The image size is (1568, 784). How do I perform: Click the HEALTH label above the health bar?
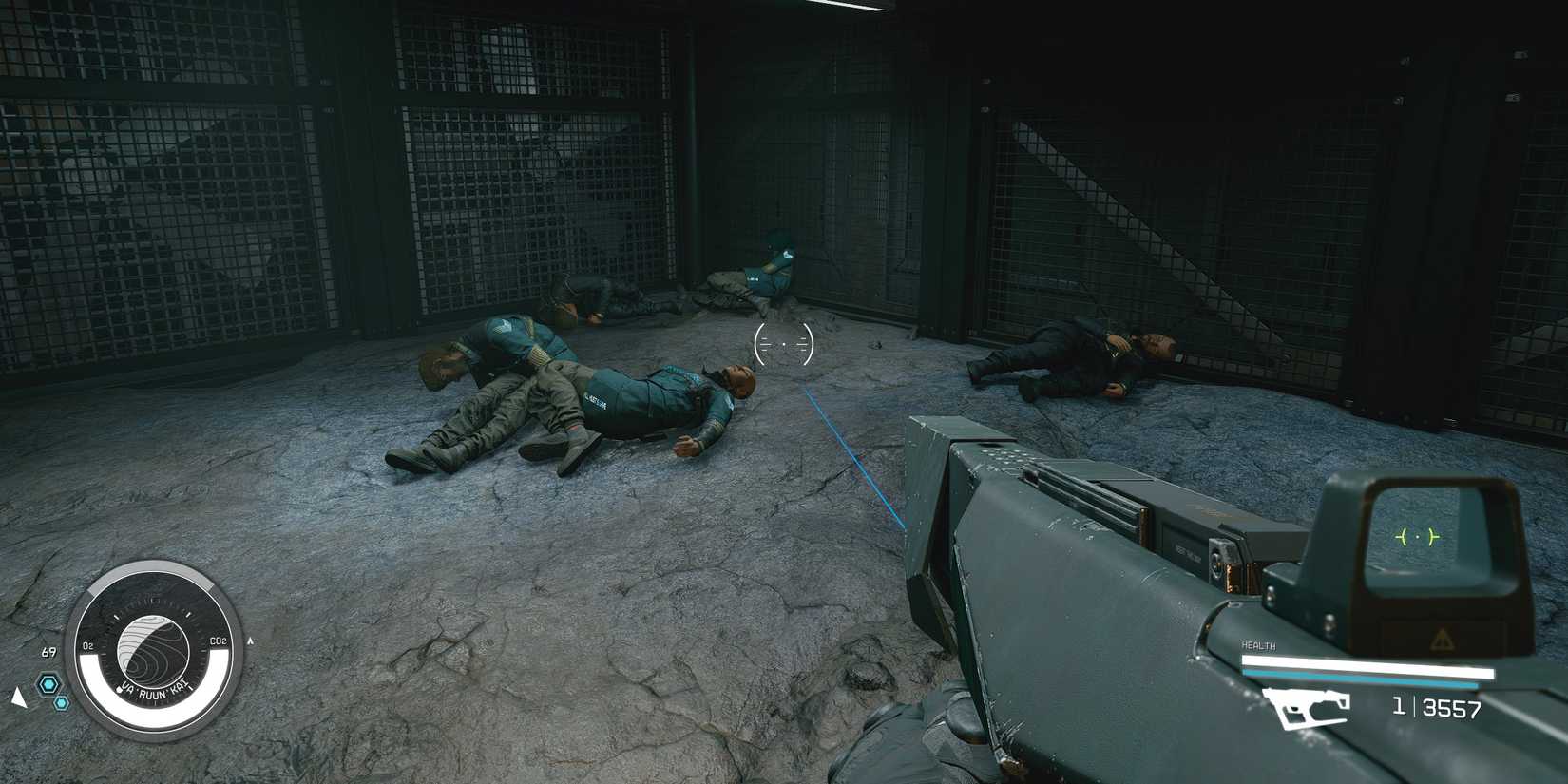coord(1259,646)
